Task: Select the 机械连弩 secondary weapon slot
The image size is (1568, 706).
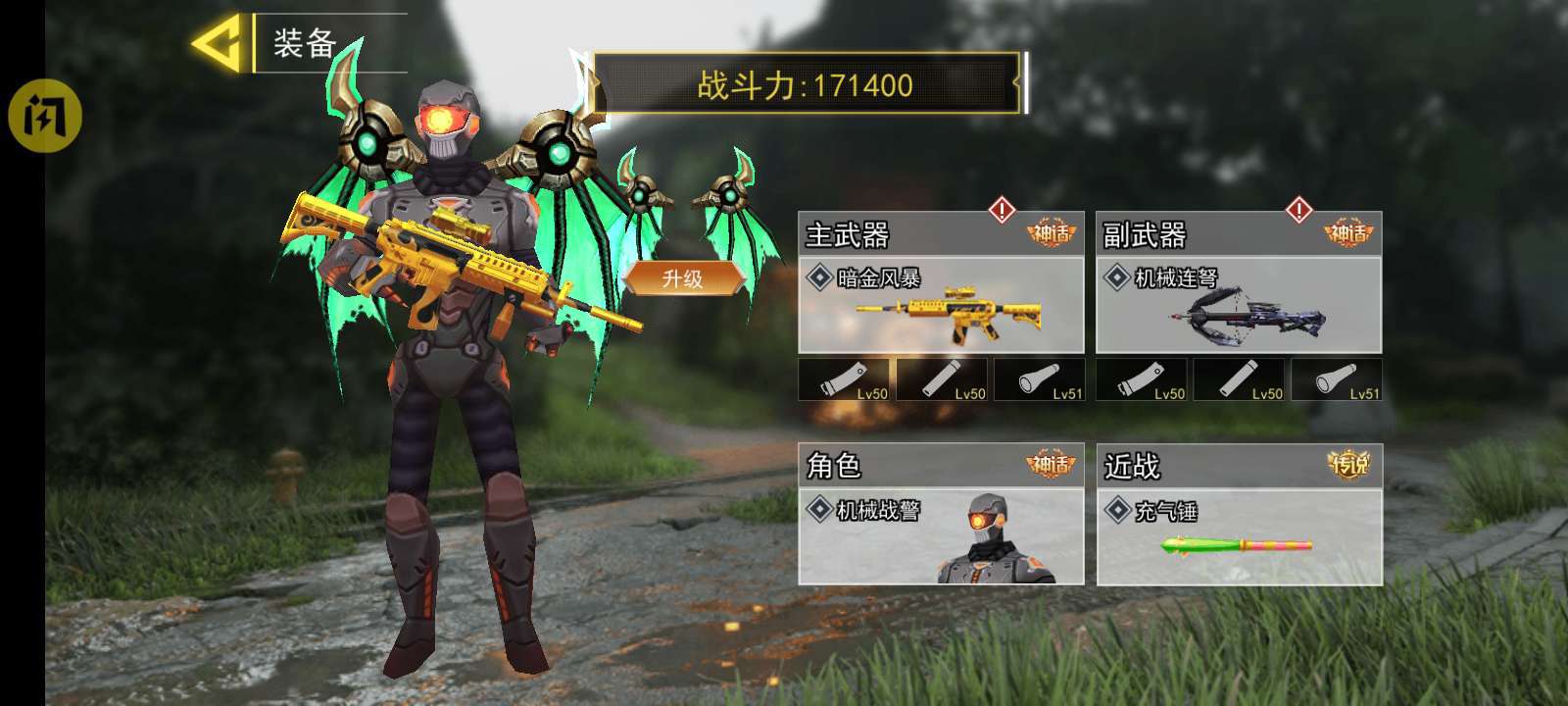Action: tap(1238, 305)
